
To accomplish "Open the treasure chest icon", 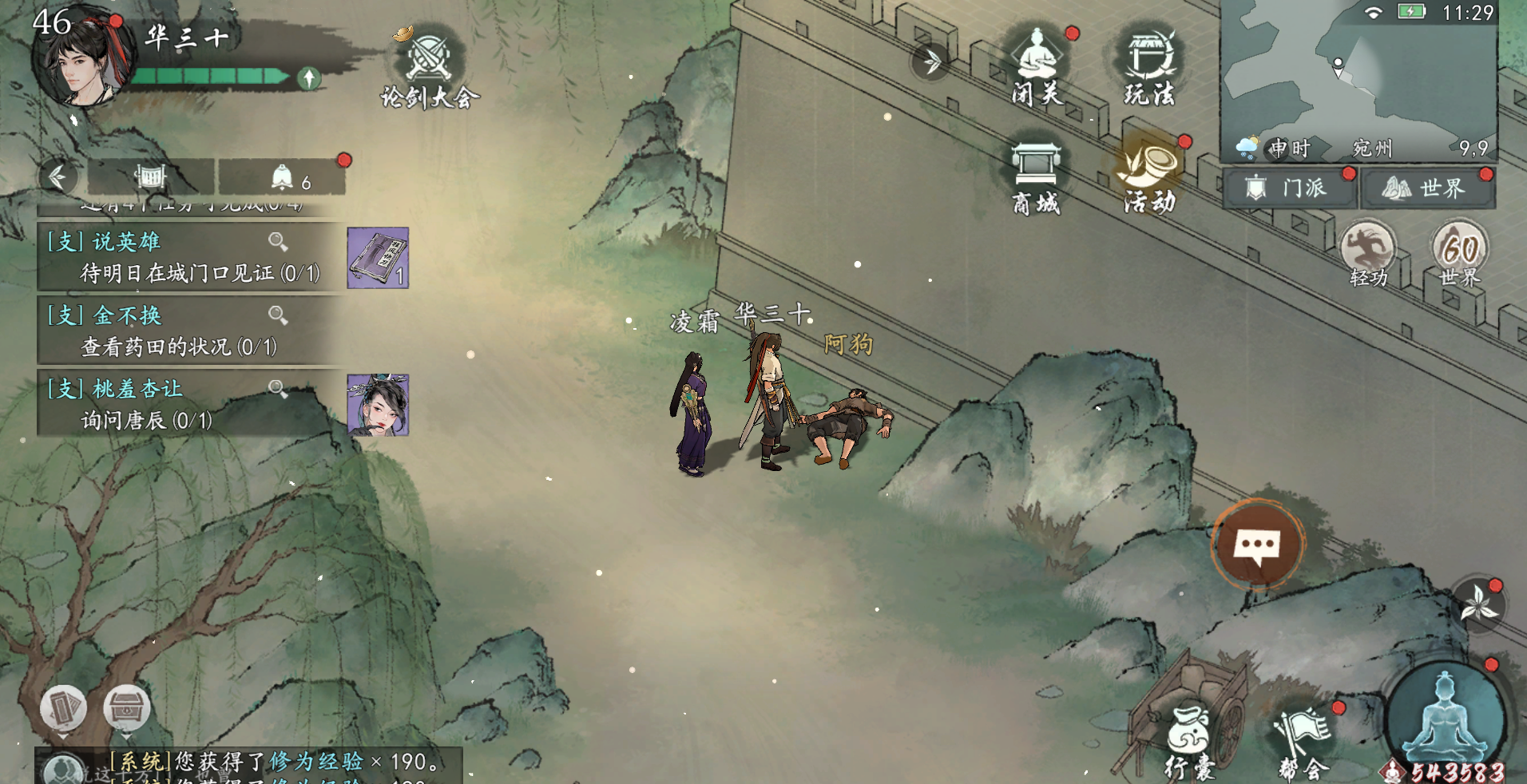I will click(126, 707).
